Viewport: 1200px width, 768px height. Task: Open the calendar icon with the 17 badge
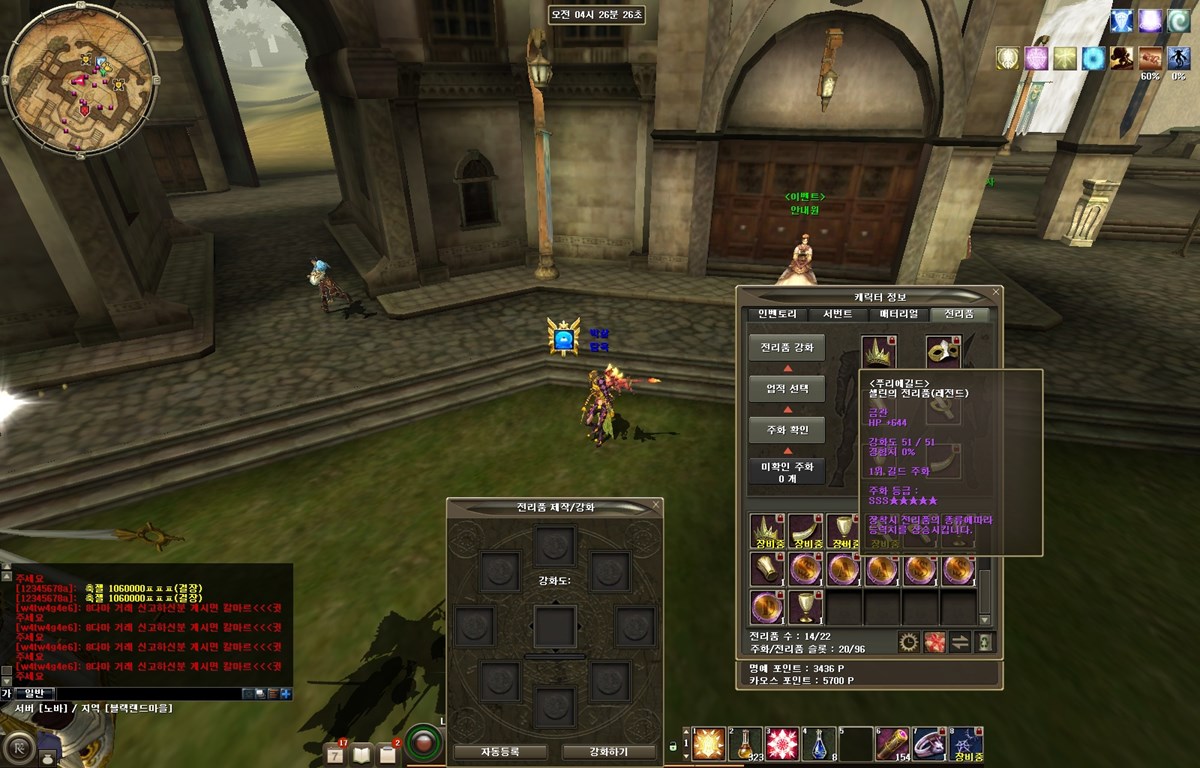pyautogui.click(x=335, y=753)
